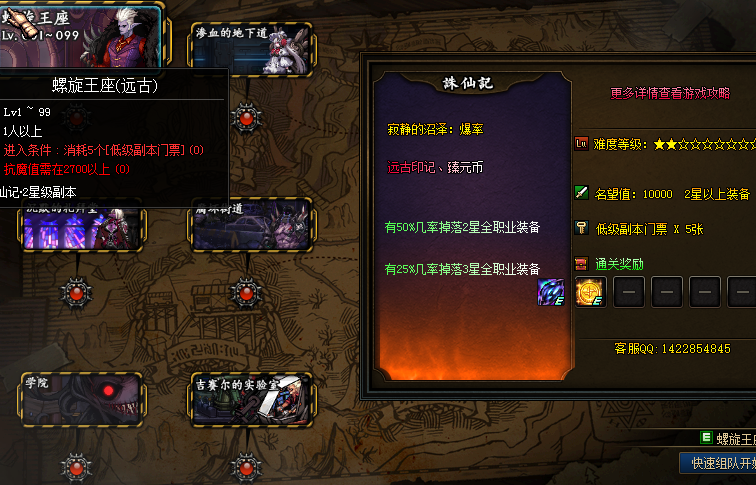Pick the 吉赛尔的实验室 dungeon tile
756x485 pixels.
[251, 398]
